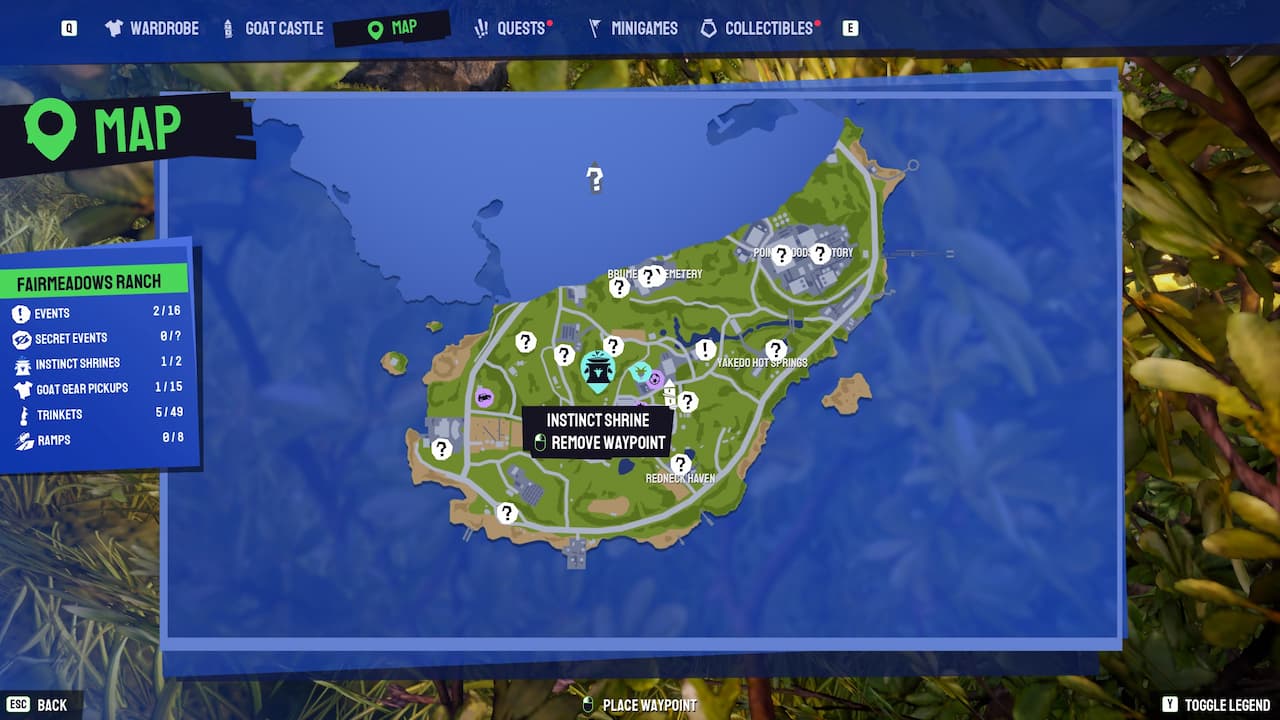Open the question mark marker near Redneck Haven
The height and width of the screenshot is (720, 1280).
(681, 462)
